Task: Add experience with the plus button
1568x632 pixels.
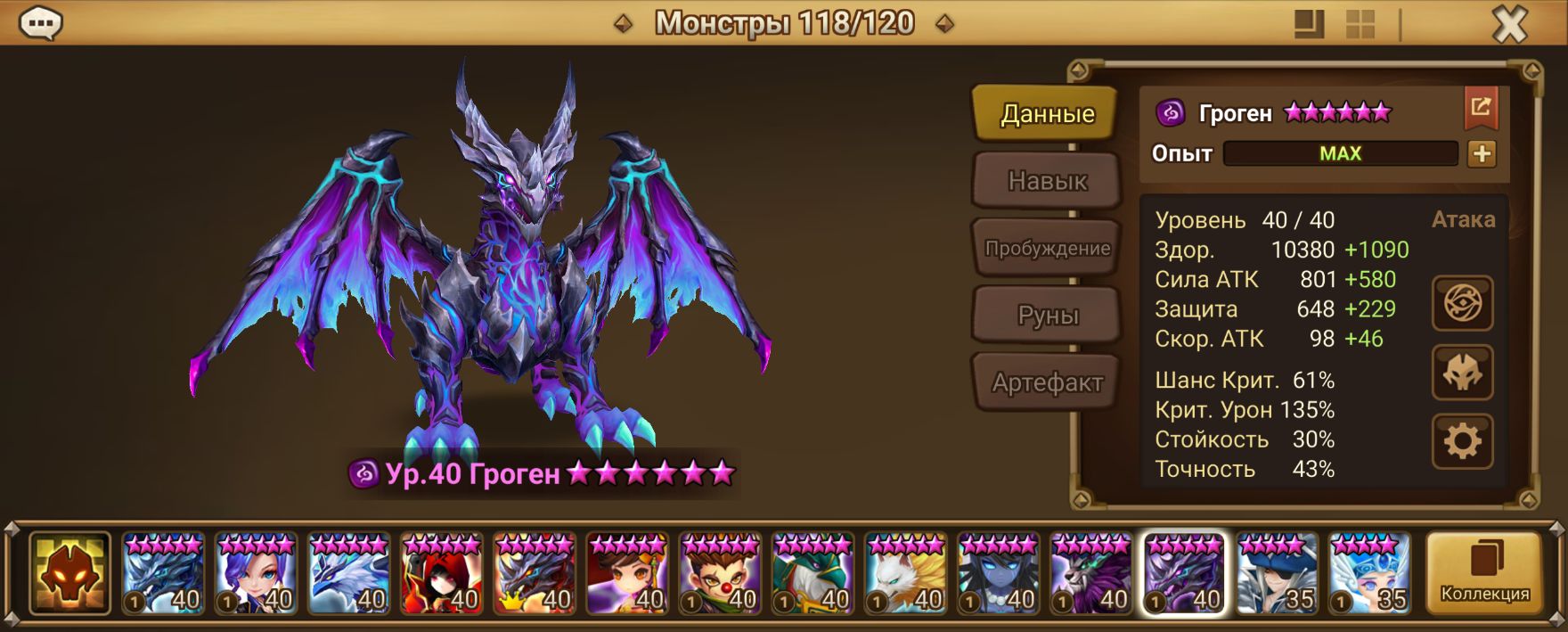Action: [1482, 153]
